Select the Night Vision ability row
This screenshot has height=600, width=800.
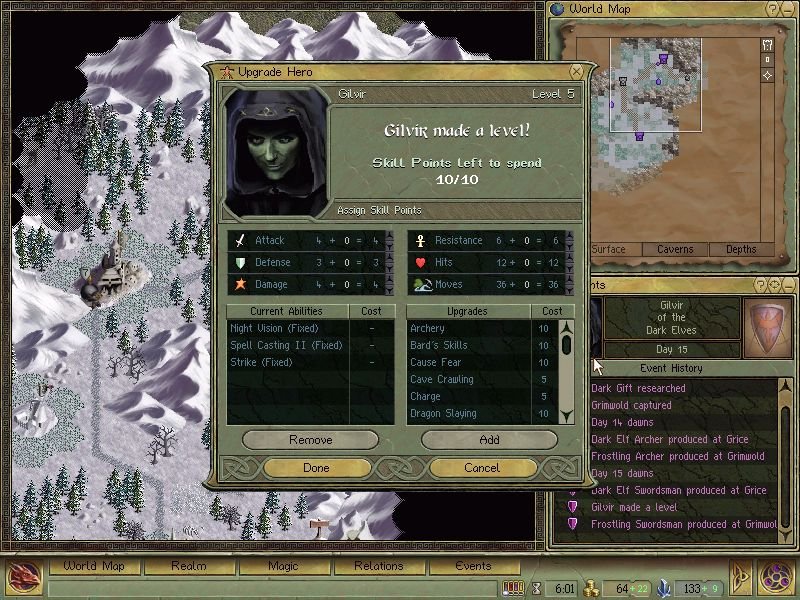tap(270, 328)
